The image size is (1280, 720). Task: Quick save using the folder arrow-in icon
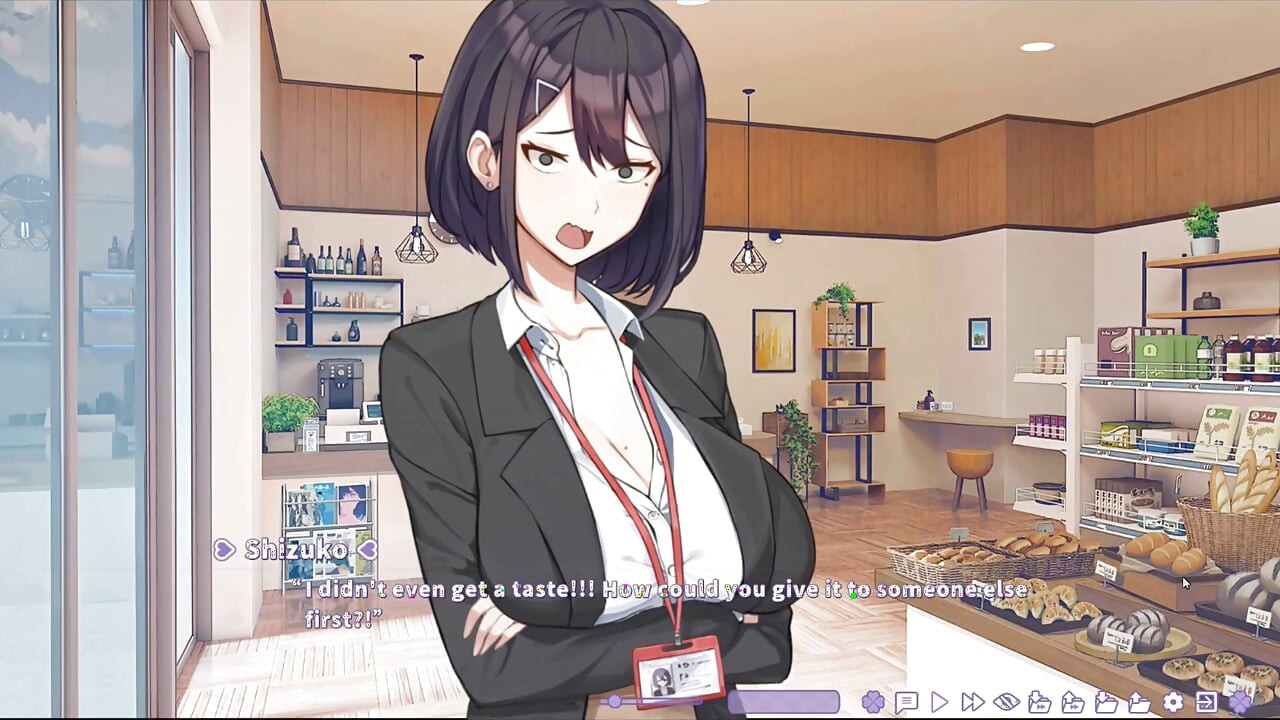[1040, 700]
